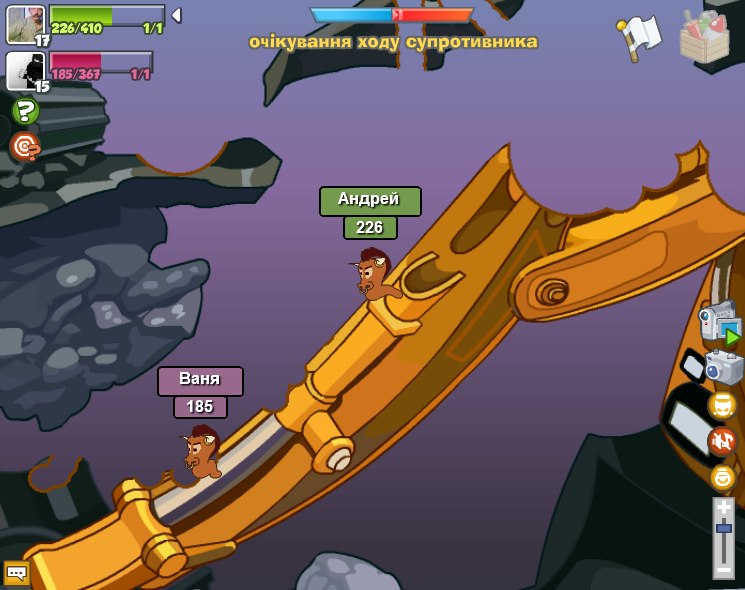This screenshot has width=745, height=590.
Task: Click the orange target hint button
Action: tap(25, 147)
